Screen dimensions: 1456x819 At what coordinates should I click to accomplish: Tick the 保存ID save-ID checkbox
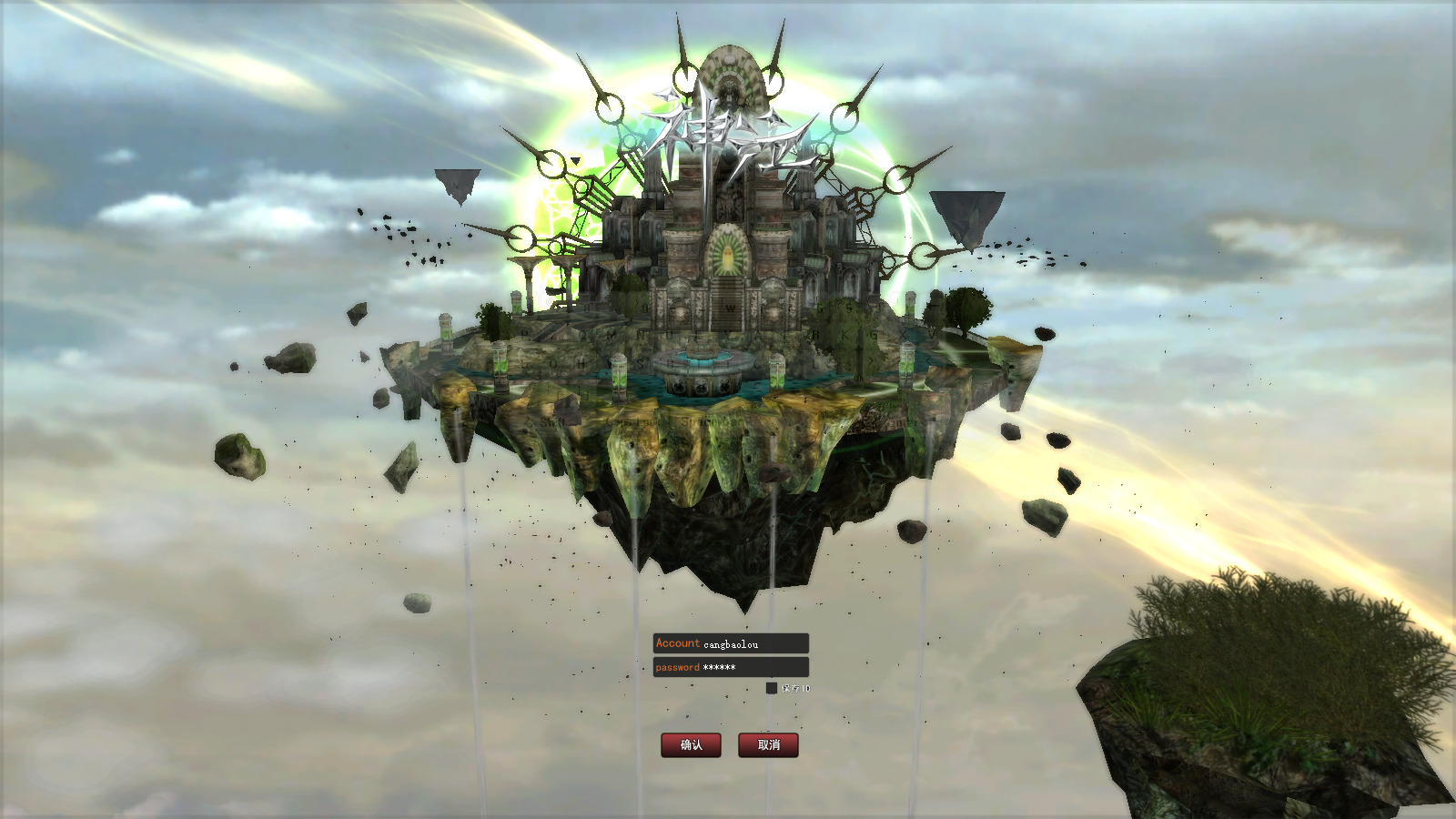point(772,688)
